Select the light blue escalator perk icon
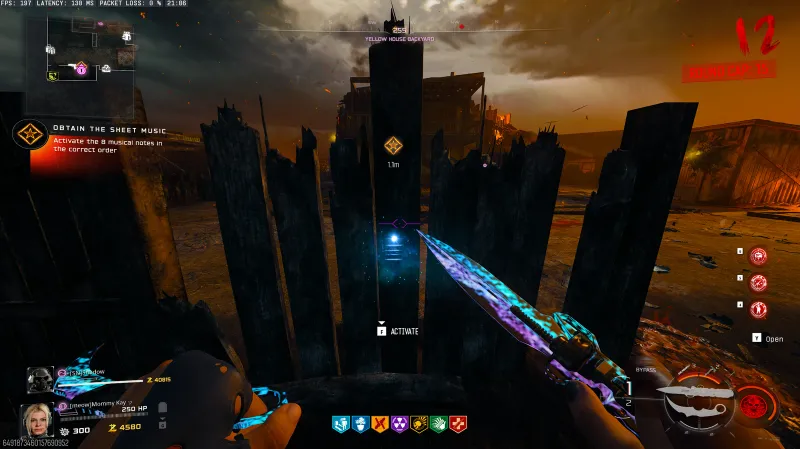 pos(339,424)
